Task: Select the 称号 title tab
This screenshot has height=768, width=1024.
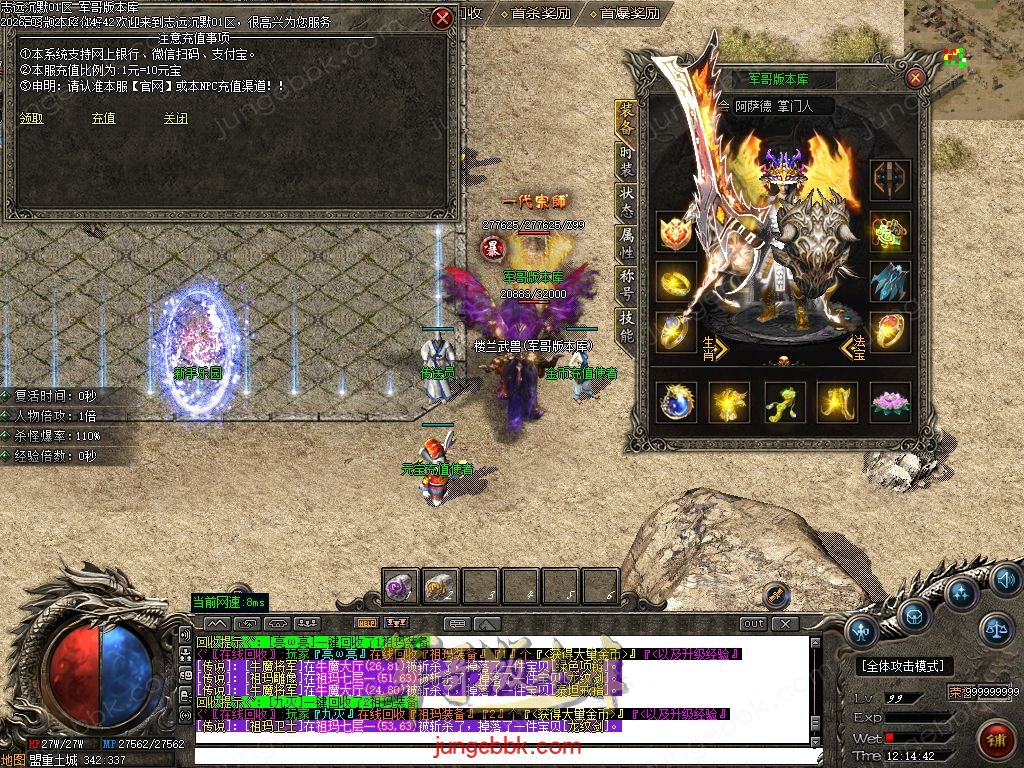Action: point(626,287)
